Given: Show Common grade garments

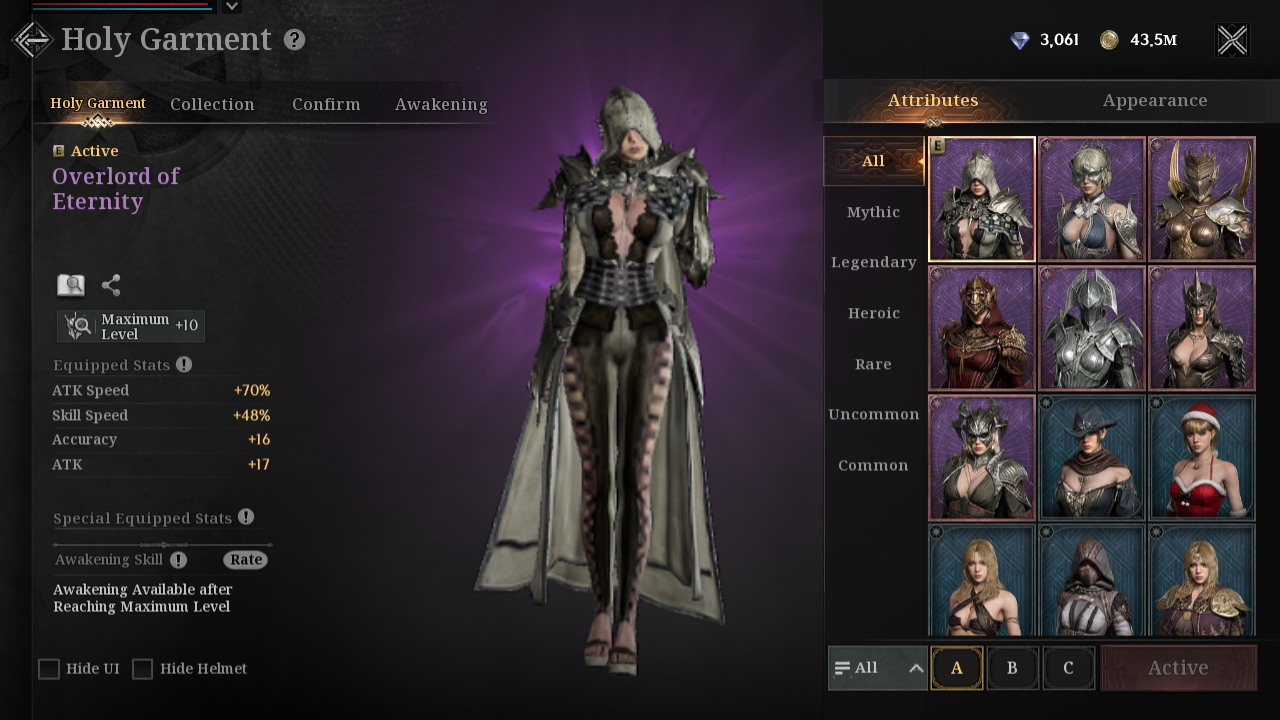Looking at the screenshot, I should (x=873, y=465).
